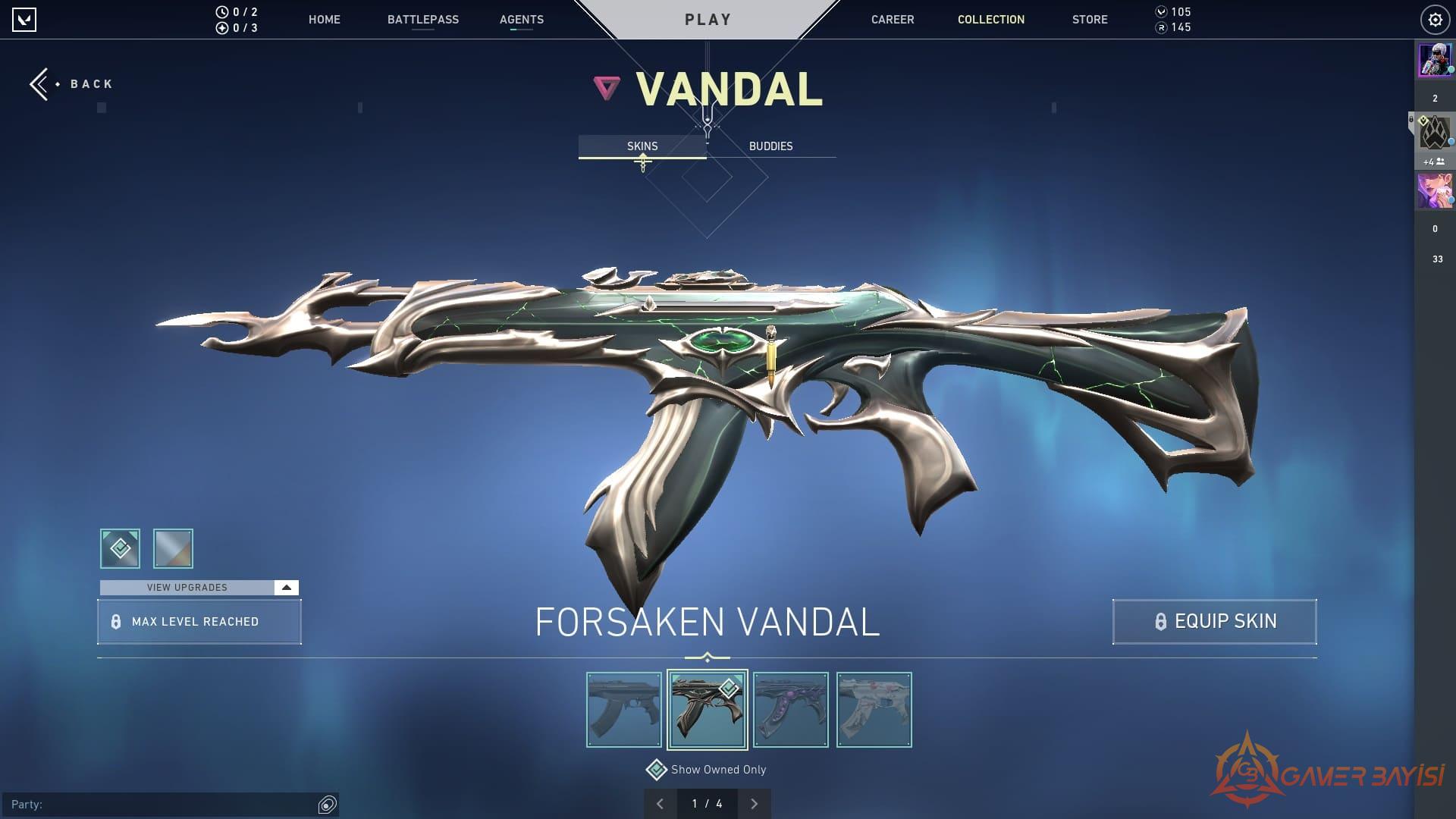Toggle Show Owned Only
Screen dimensions: 1456x819
(x=656, y=770)
